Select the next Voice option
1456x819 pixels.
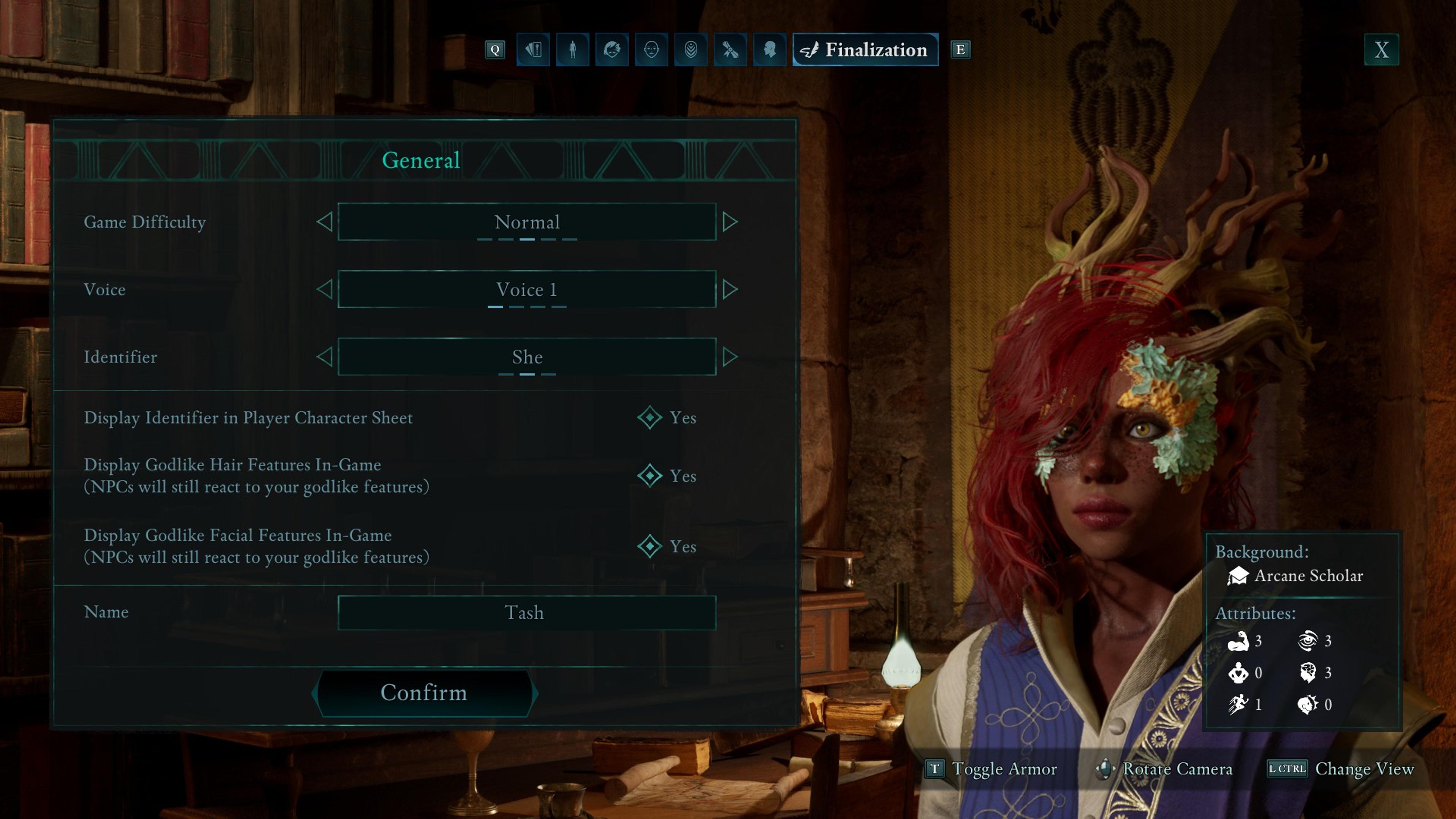(730, 289)
